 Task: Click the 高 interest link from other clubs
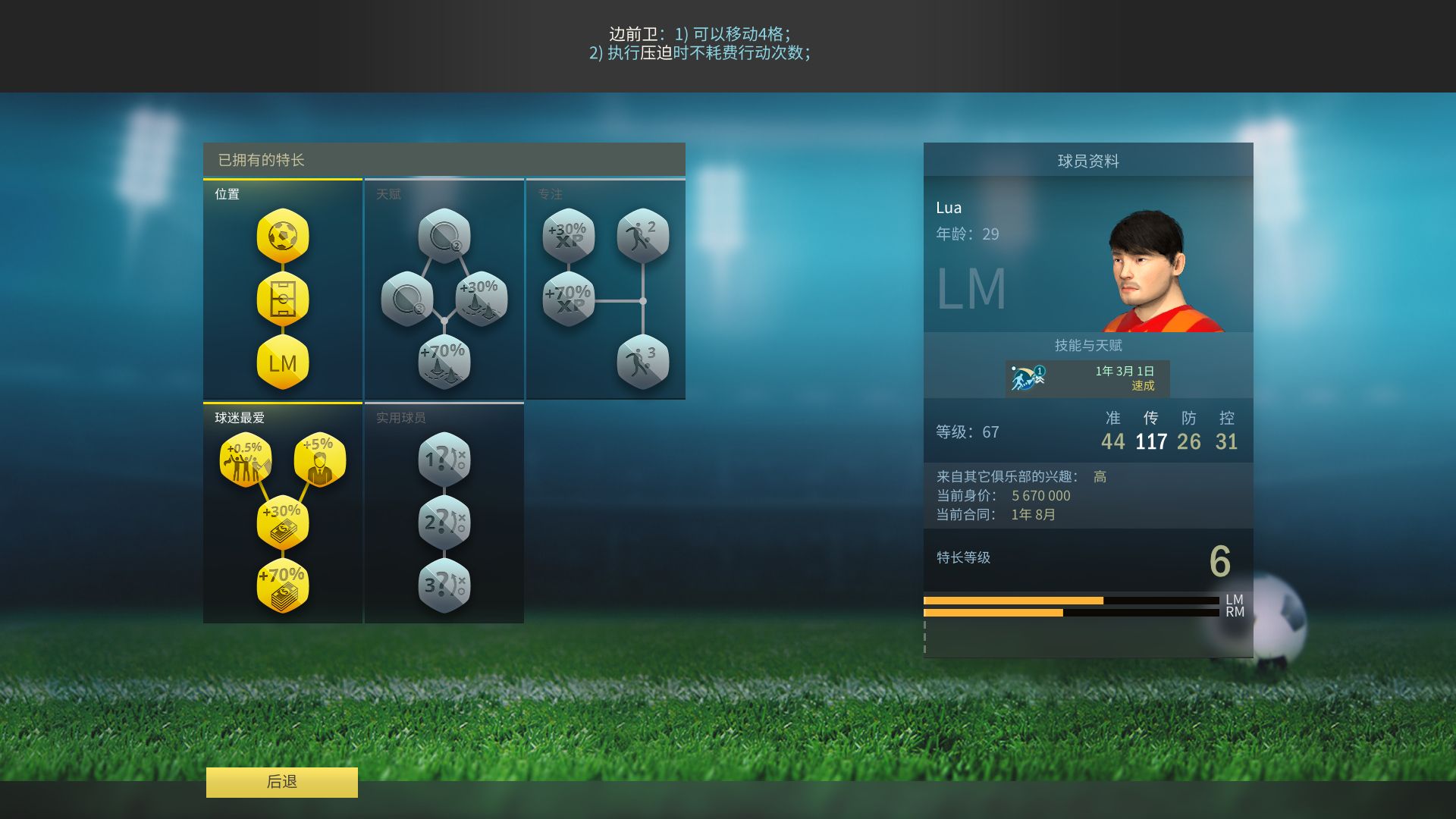click(1099, 476)
